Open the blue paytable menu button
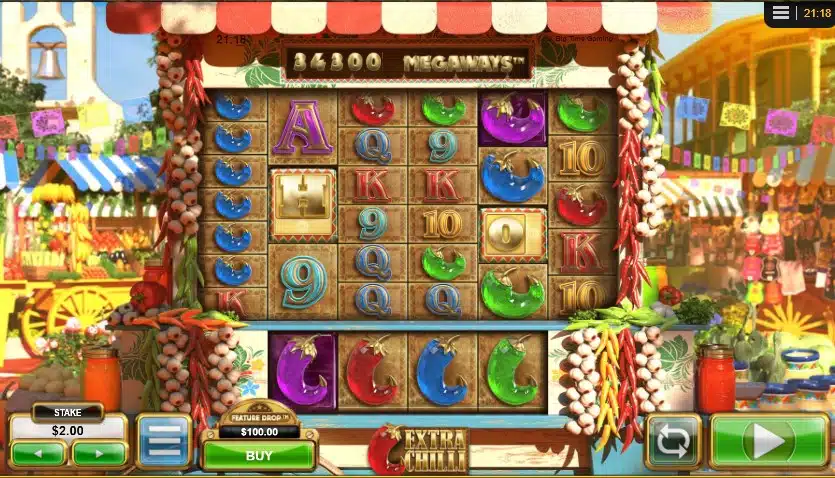 164,441
